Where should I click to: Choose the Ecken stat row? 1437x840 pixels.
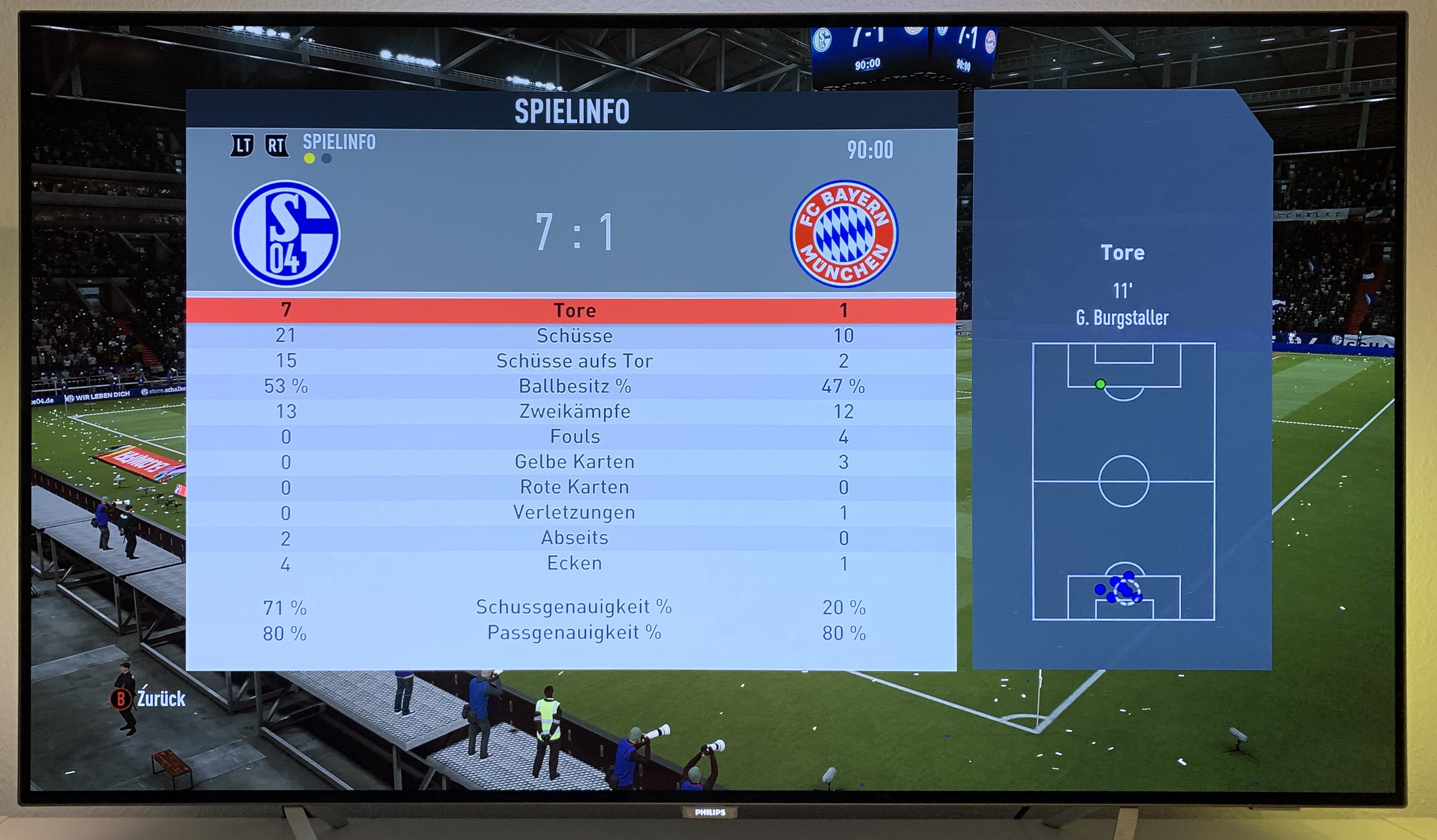(x=574, y=563)
